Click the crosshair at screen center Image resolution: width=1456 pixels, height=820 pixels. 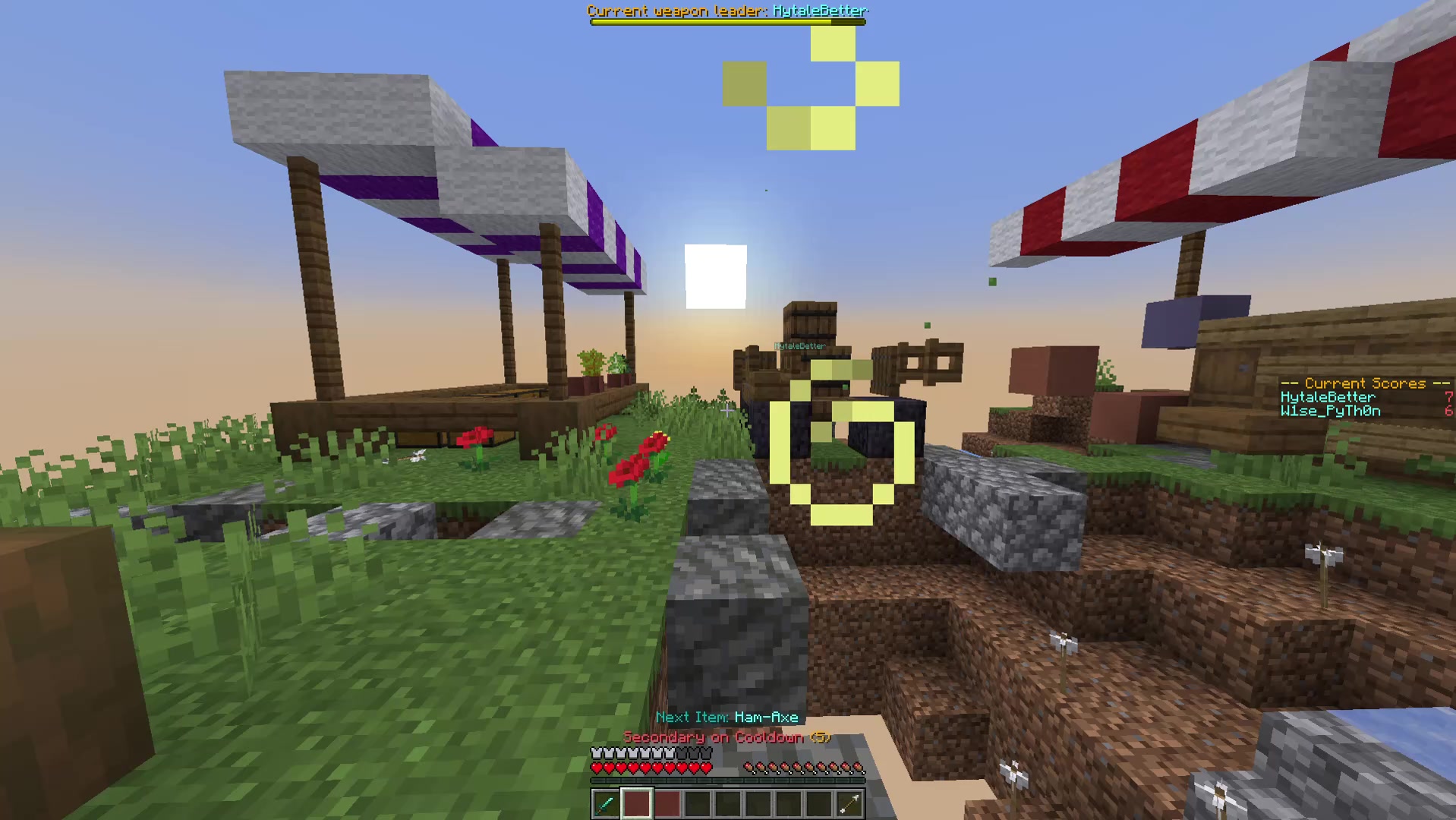point(728,410)
